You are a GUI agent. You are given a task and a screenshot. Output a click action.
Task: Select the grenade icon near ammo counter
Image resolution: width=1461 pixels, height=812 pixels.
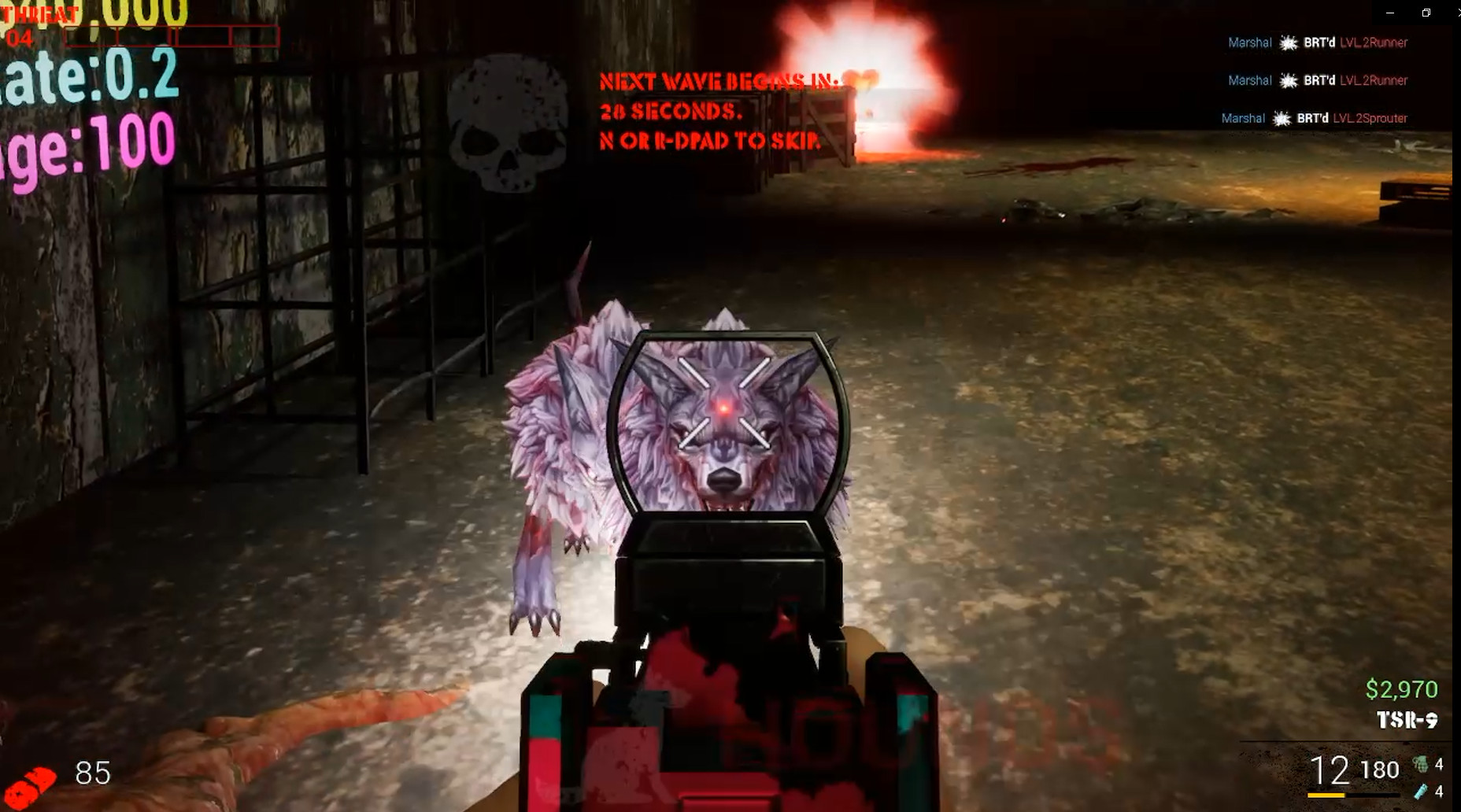pos(1421,764)
